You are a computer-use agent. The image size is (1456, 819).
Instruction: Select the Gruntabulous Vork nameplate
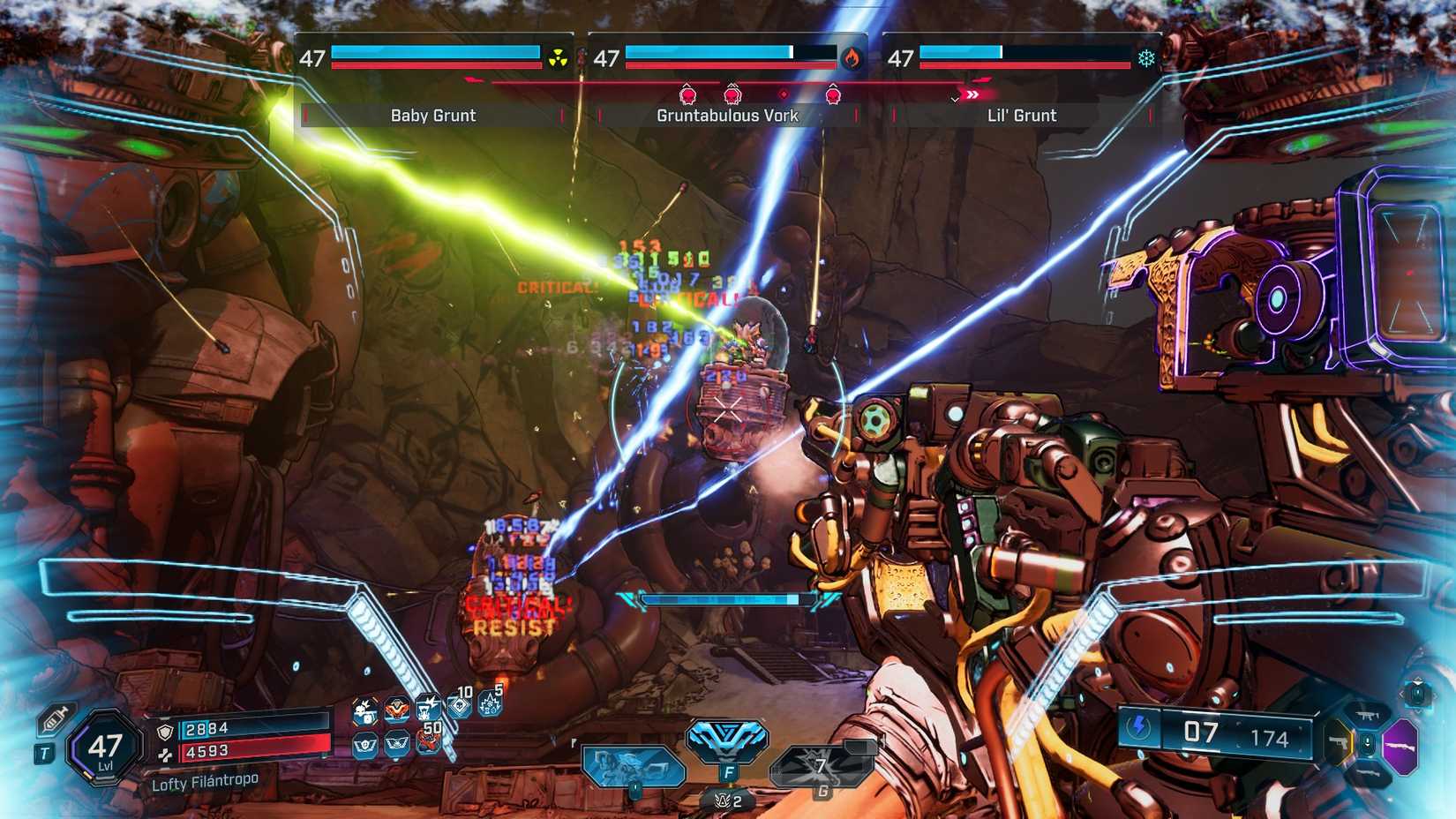[726, 115]
